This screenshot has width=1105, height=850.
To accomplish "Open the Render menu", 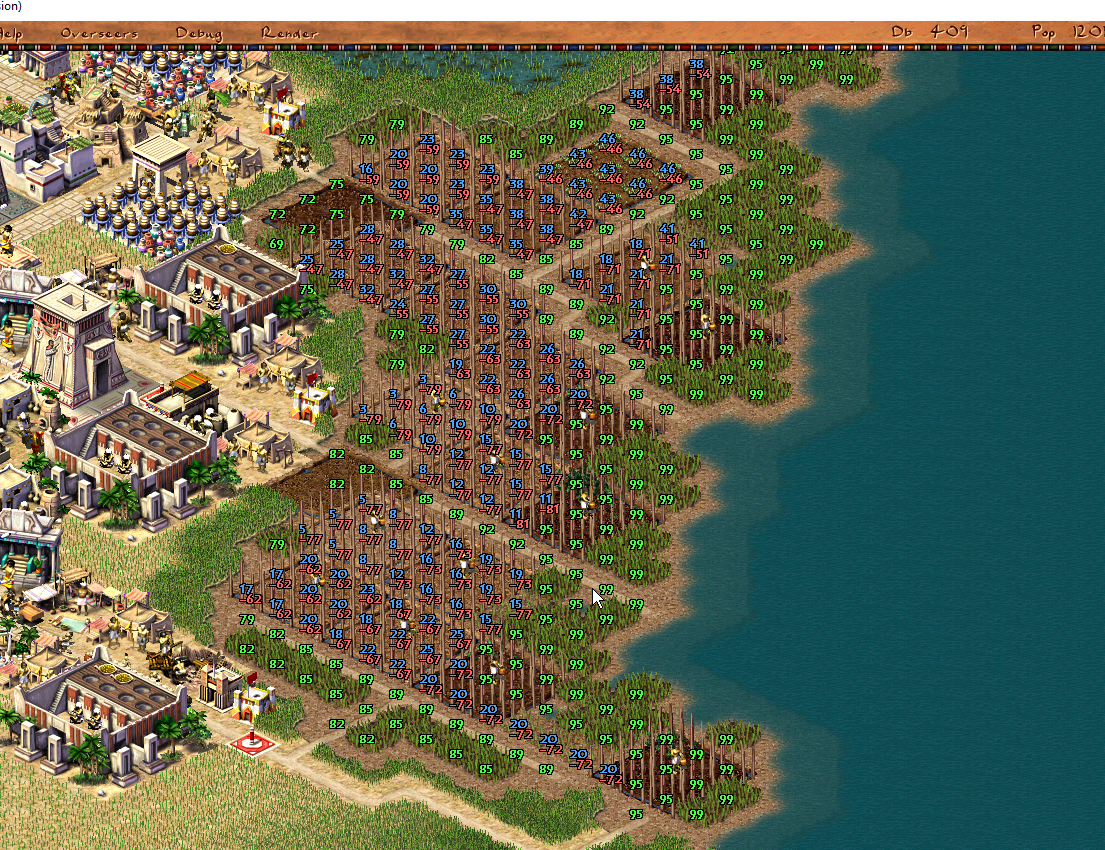I will point(289,33).
